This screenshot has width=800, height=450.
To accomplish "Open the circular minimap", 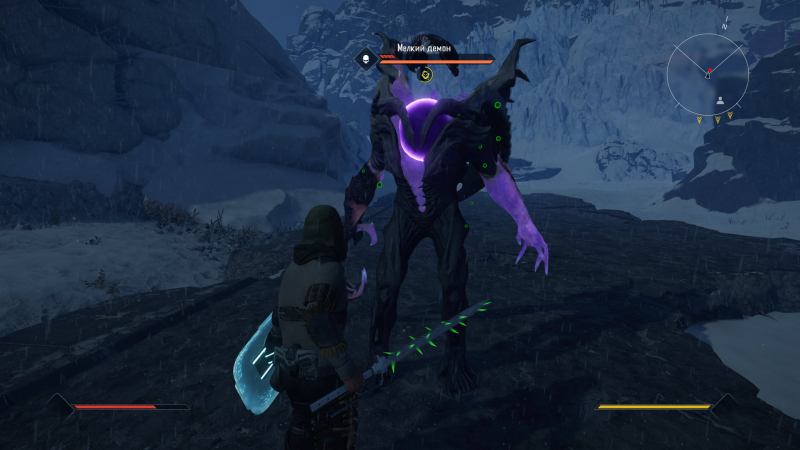I will [708, 73].
